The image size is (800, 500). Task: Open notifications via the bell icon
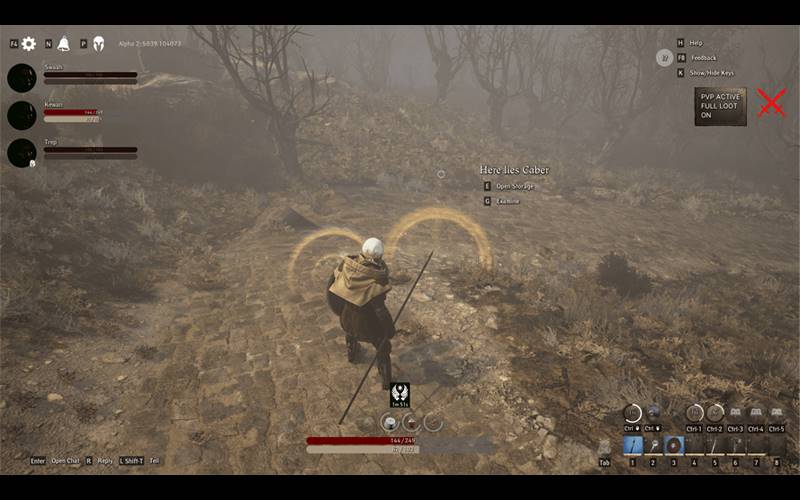(63, 44)
